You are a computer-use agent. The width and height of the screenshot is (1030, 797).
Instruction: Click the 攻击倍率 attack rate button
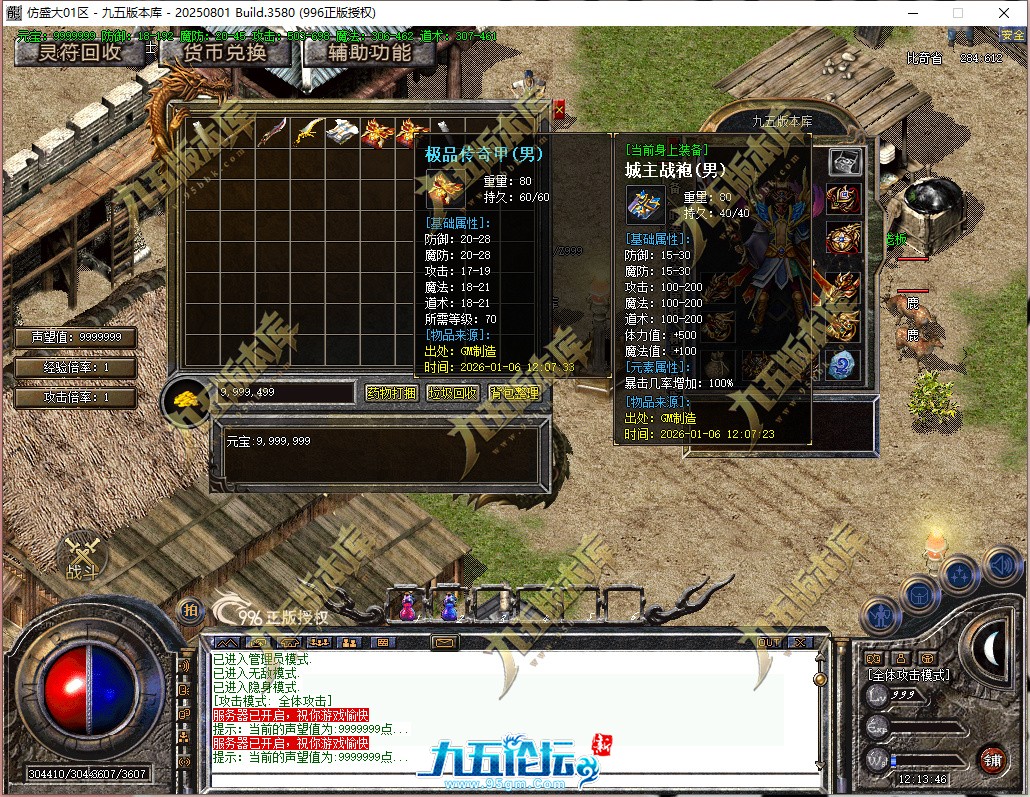click(x=76, y=398)
